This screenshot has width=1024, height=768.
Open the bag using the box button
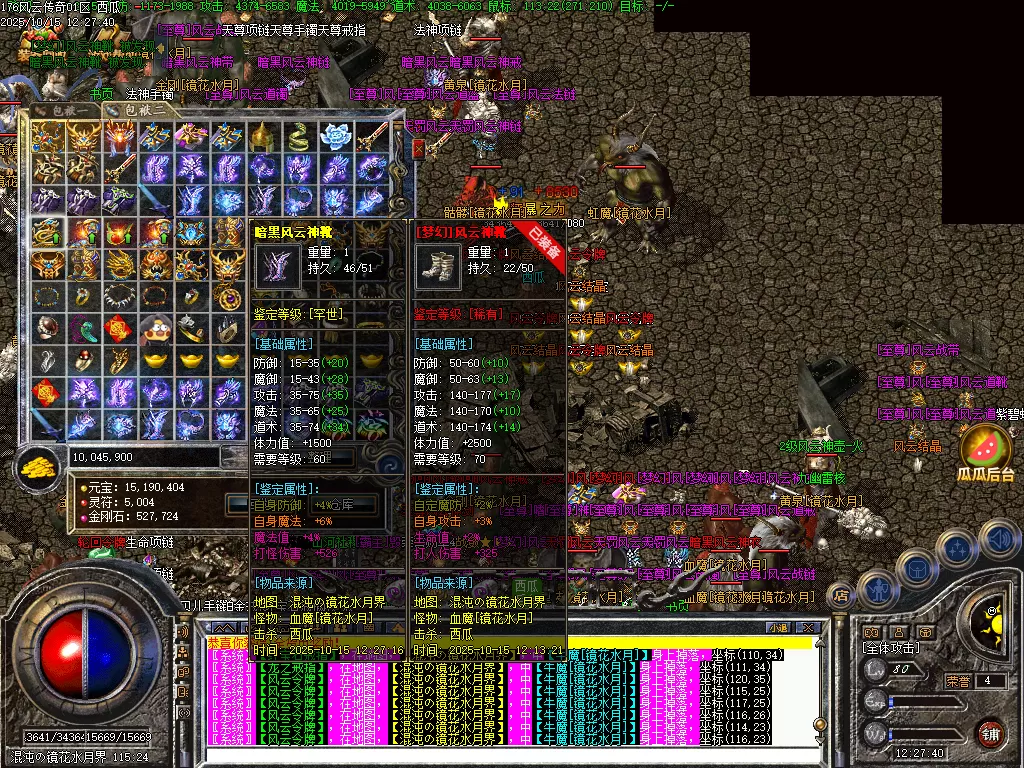pos(915,567)
